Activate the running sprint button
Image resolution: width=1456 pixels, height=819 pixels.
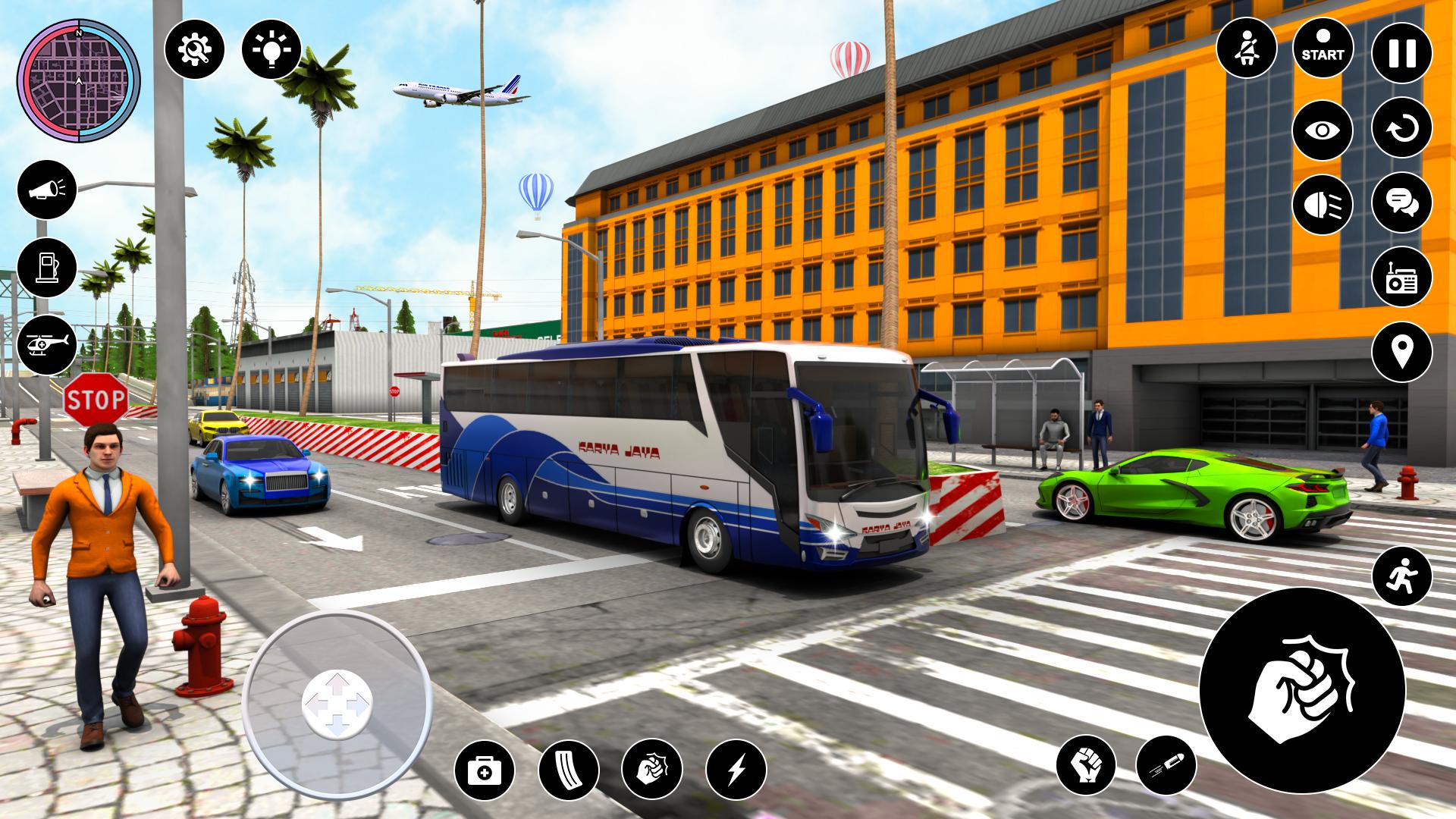click(x=1401, y=576)
